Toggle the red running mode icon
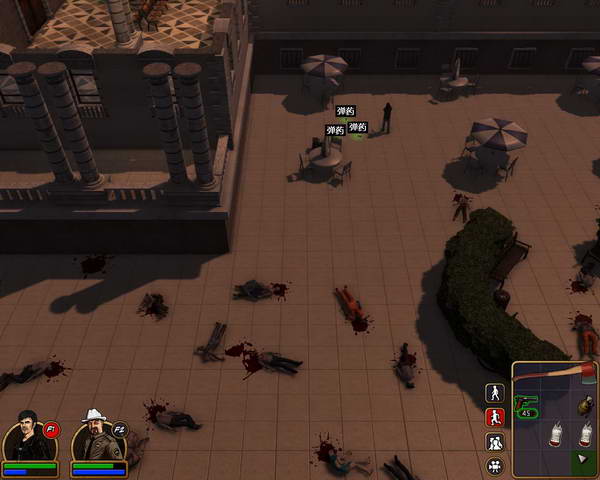 pos(494,417)
